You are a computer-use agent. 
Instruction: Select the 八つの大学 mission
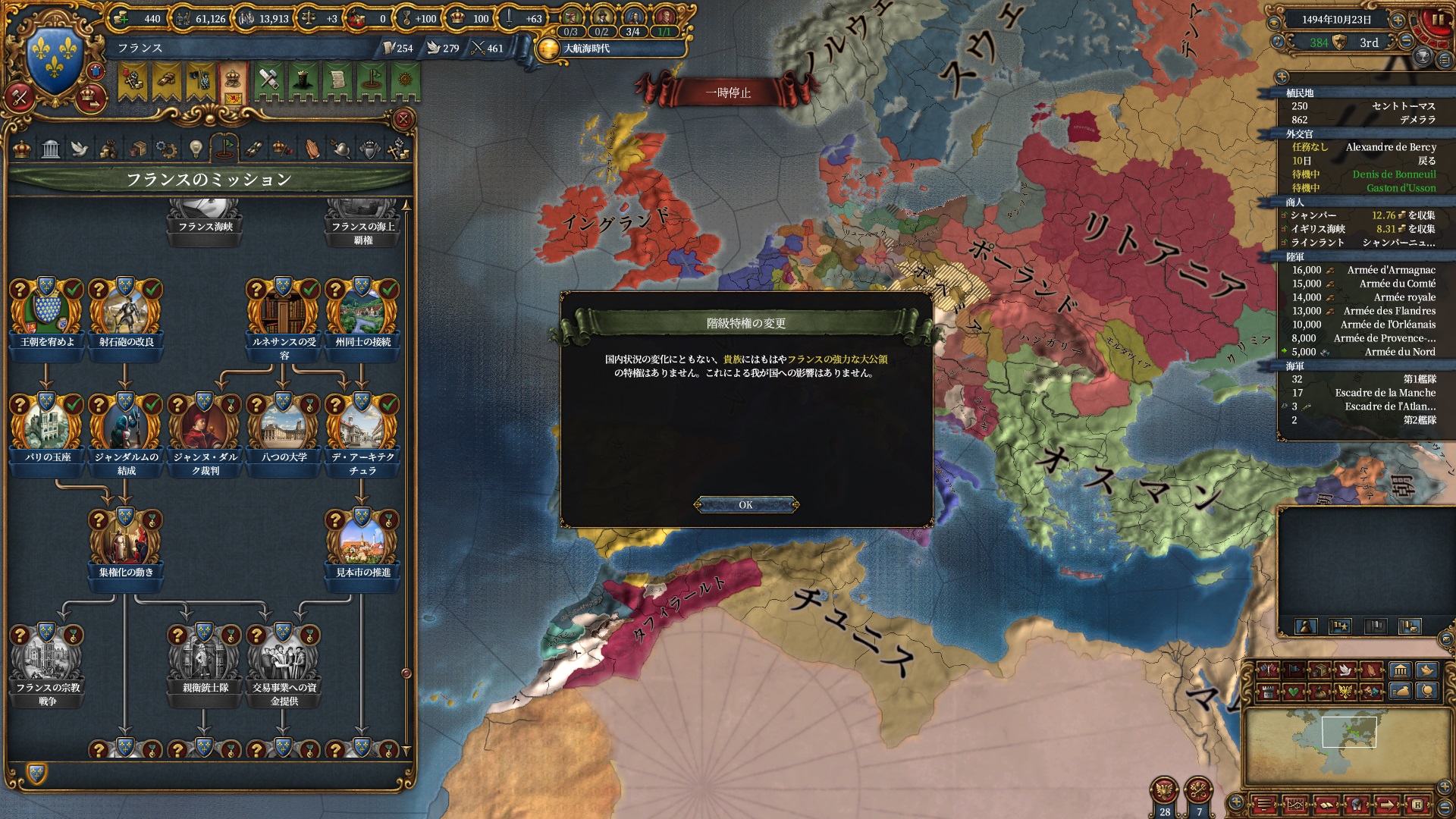point(284,428)
